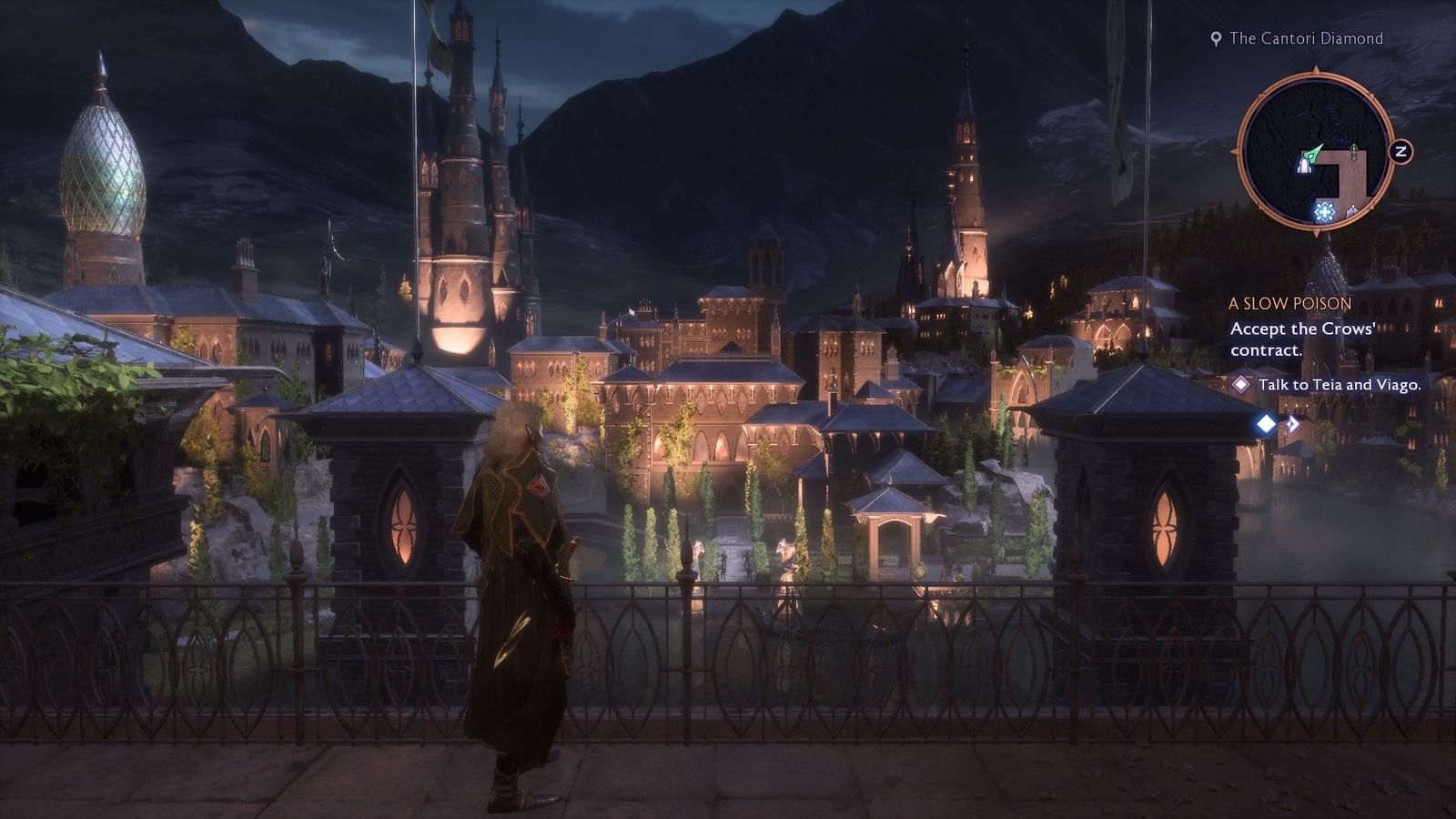The image size is (1456, 819).
Task: Click the small lamp objective icon on the minimap
Action: point(1353,151)
